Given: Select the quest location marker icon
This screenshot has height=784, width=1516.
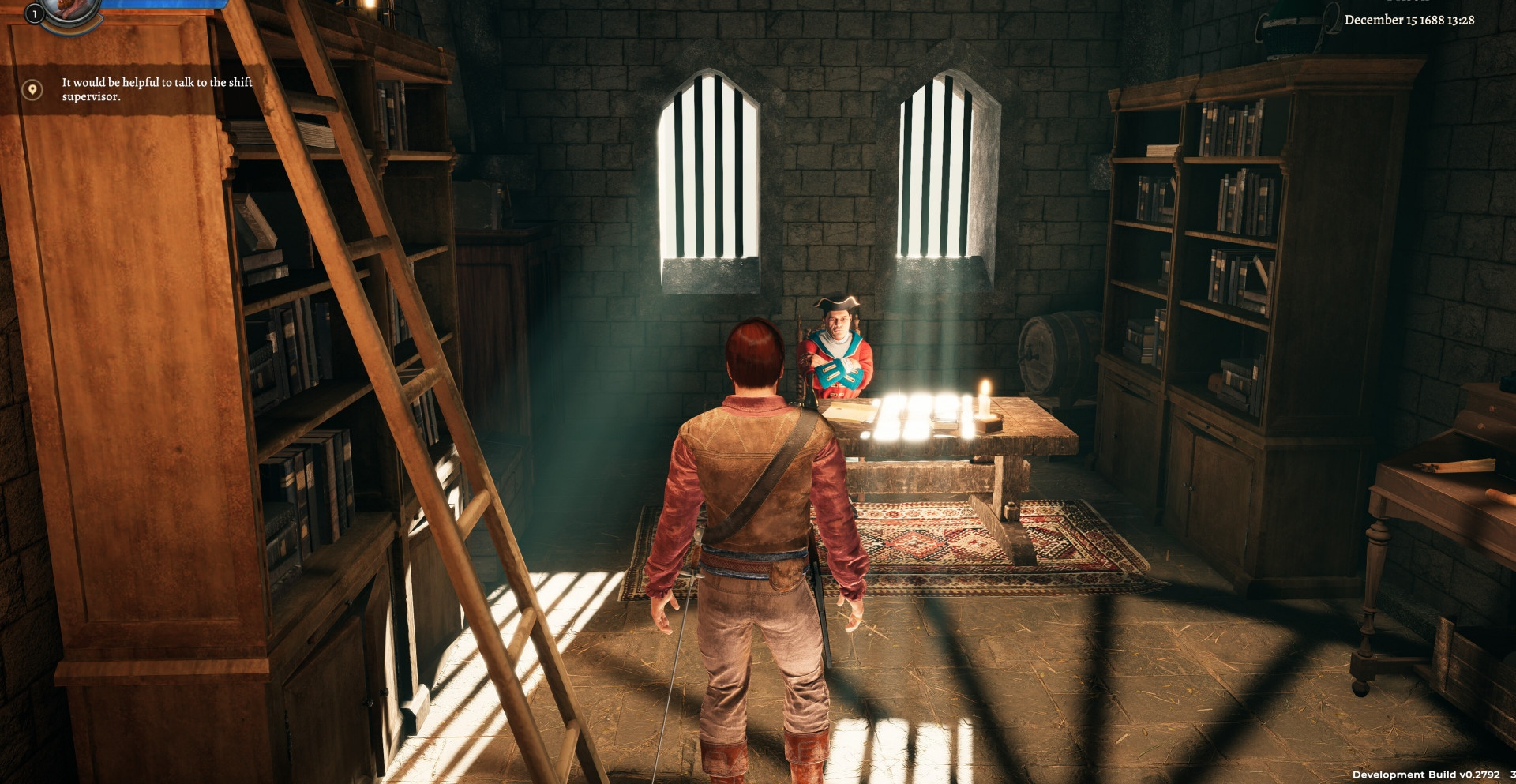Looking at the screenshot, I should tap(32, 89).
